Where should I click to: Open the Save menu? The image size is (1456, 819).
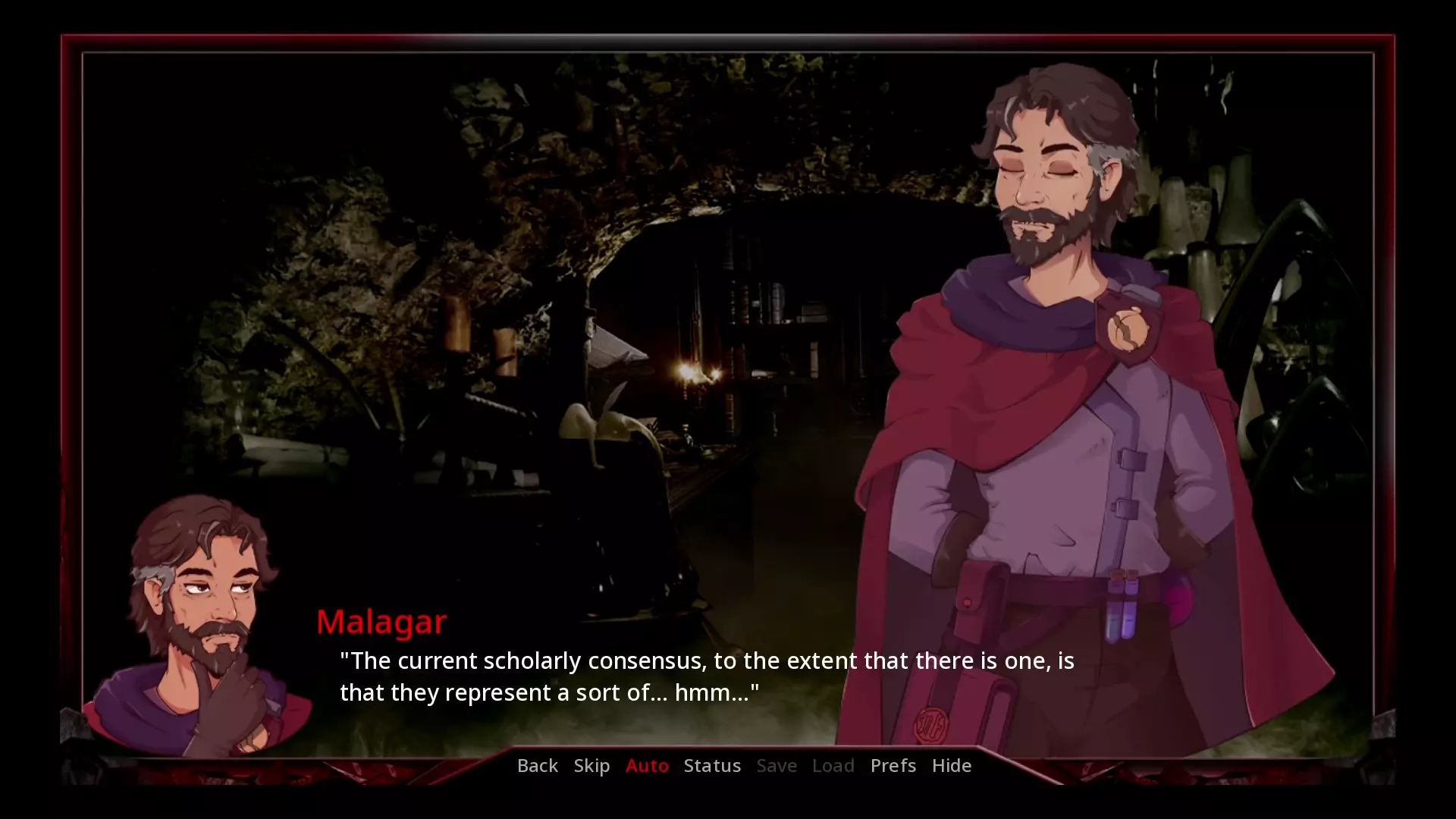click(x=777, y=766)
